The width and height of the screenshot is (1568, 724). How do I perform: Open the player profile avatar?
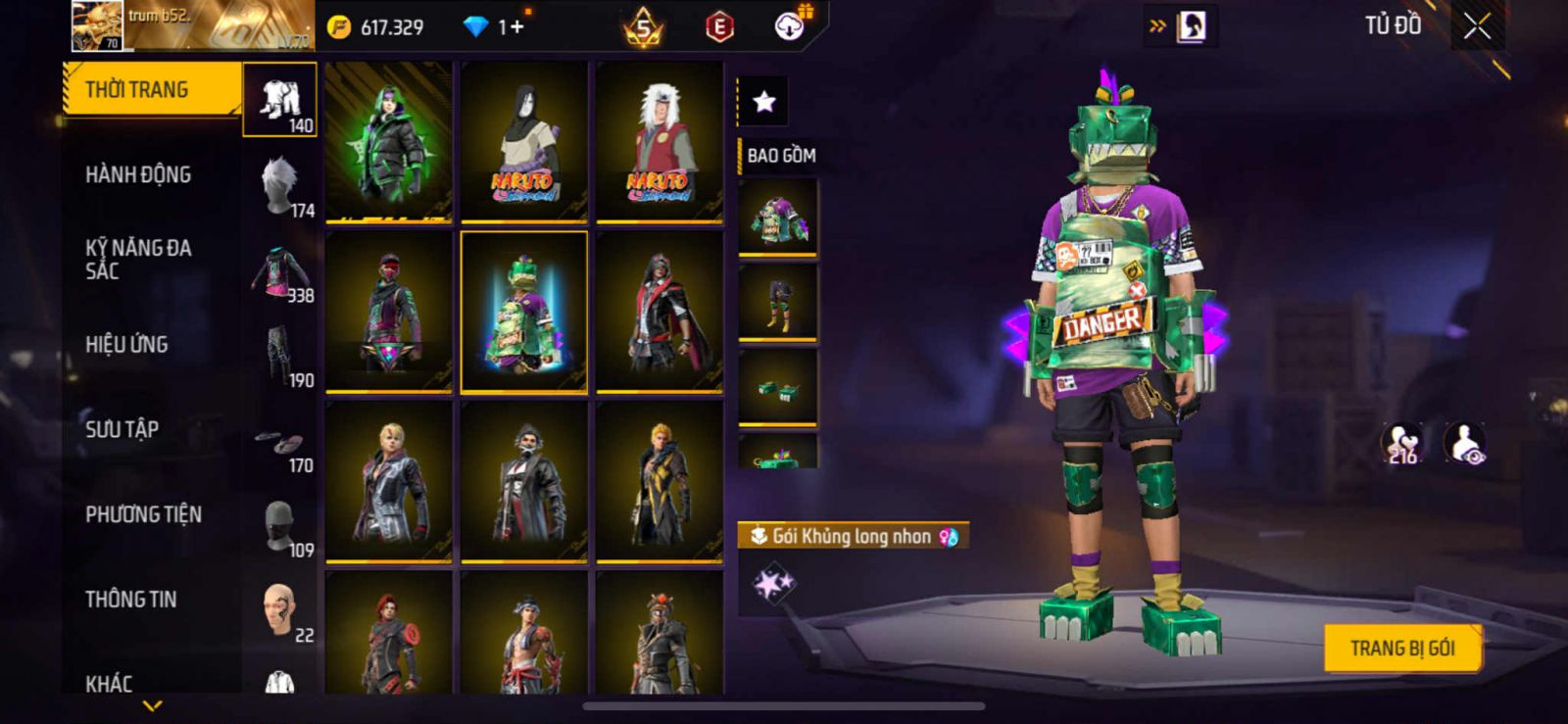click(x=97, y=25)
